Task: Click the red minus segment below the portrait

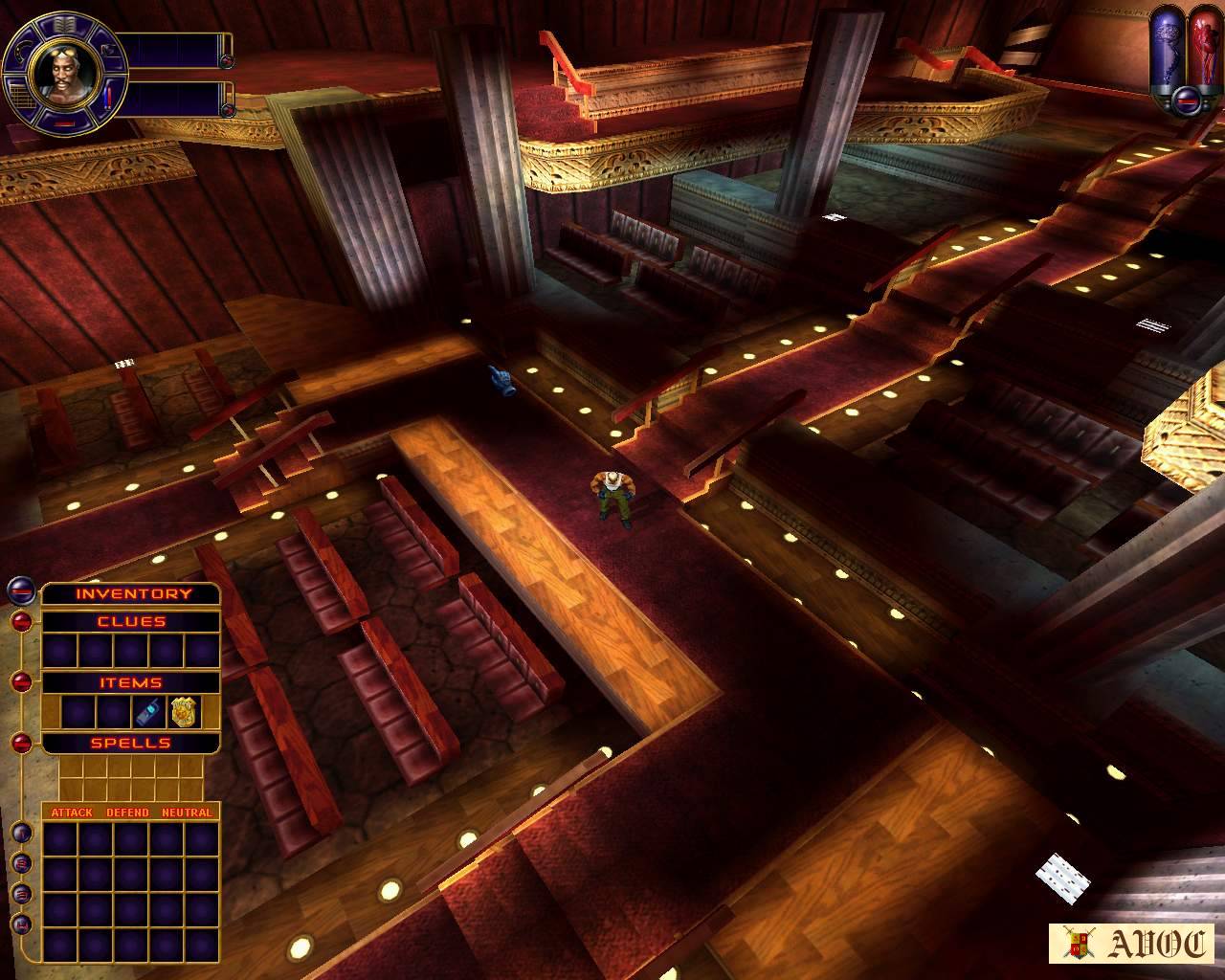Action: pos(63,123)
